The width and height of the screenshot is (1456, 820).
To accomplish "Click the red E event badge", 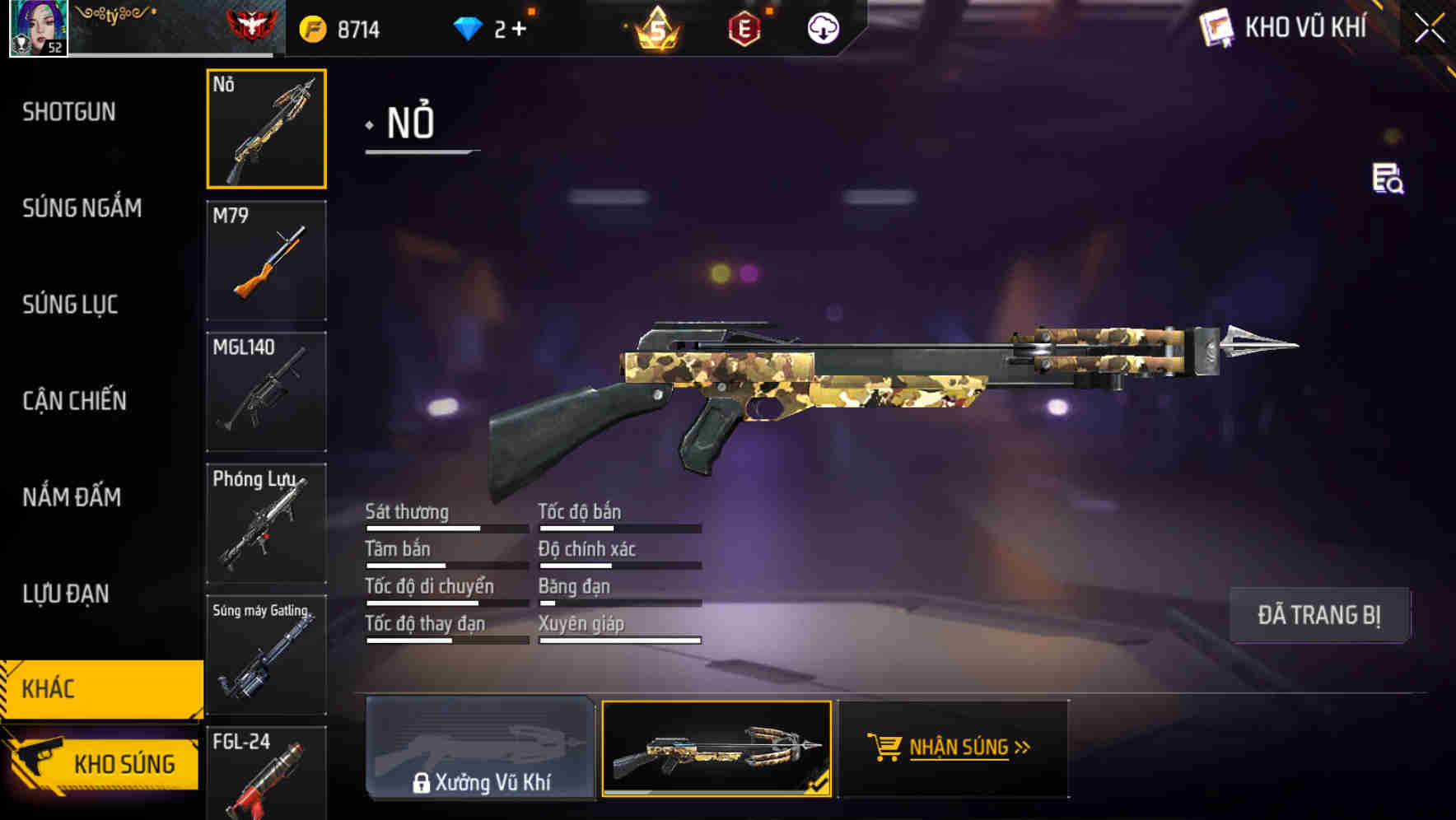I will (744, 27).
